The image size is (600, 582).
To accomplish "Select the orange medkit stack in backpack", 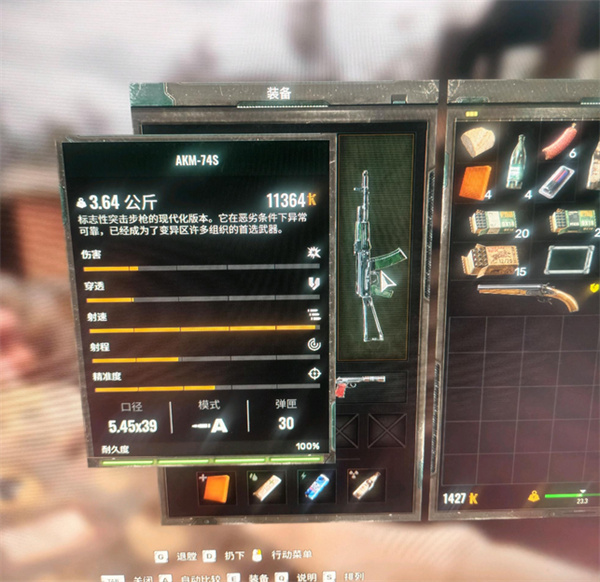I will pyautogui.click(x=476, y=183).
